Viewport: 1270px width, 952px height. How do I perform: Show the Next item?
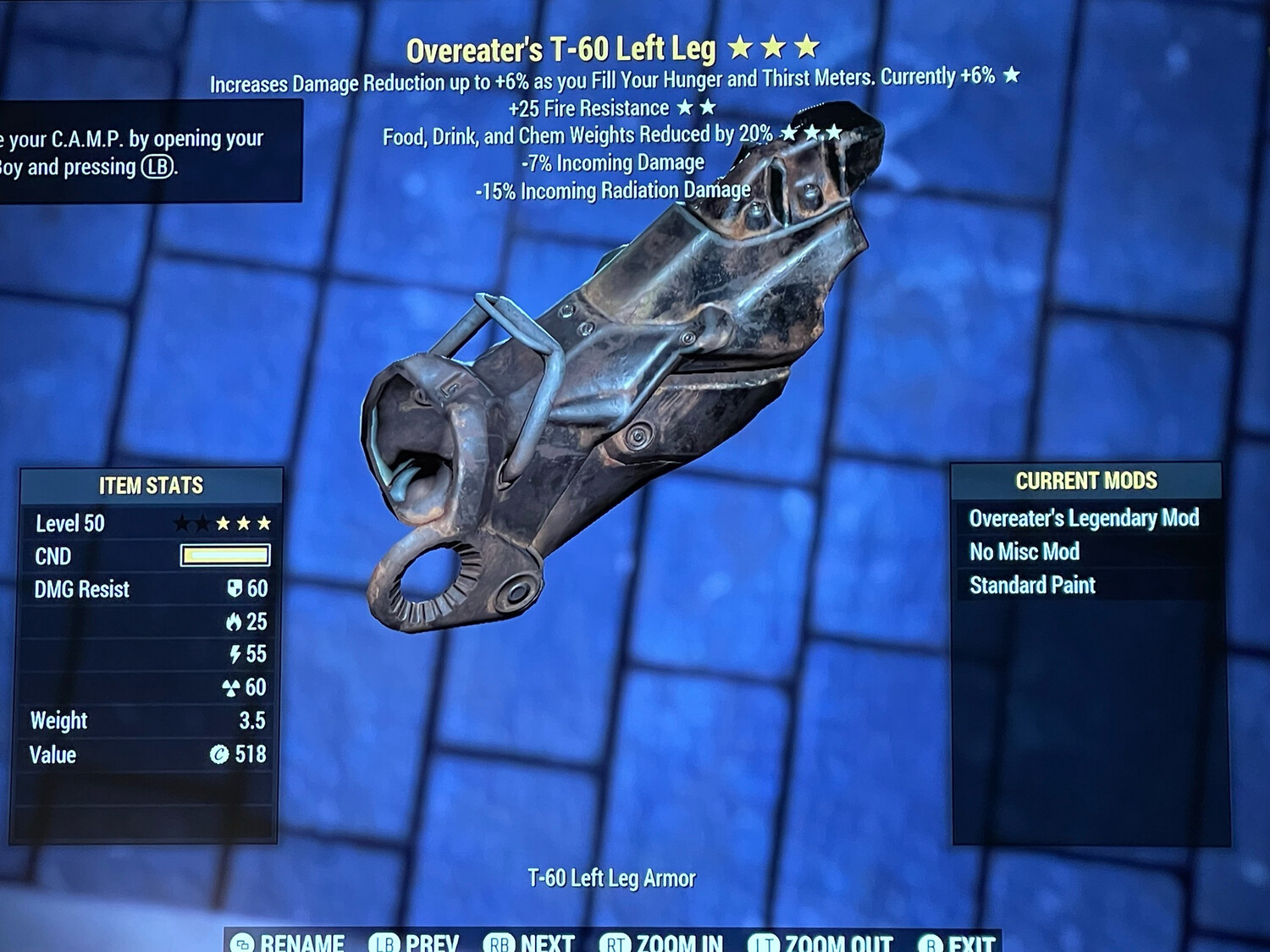click(x=530, y=942)
